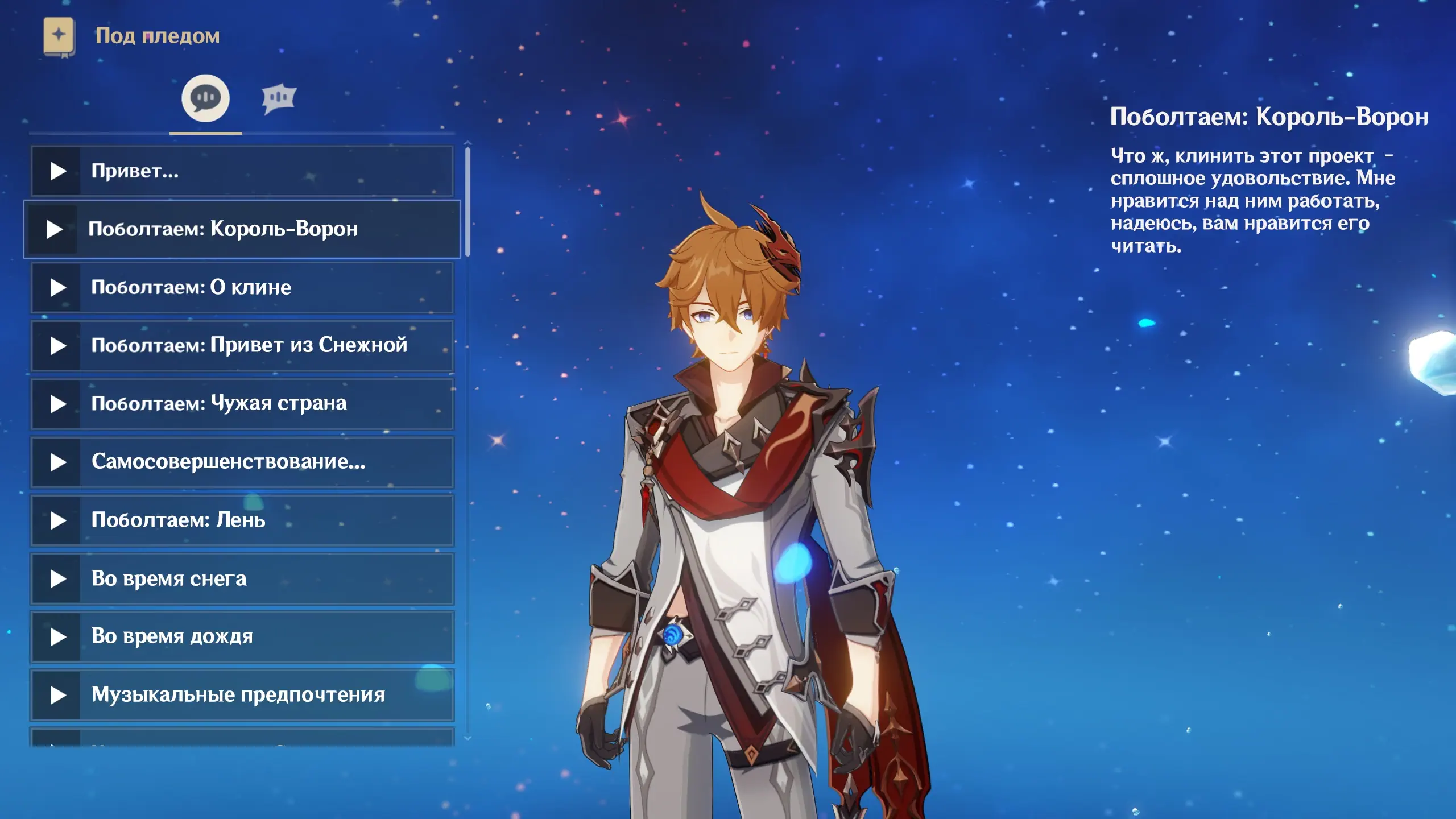Click the book icon beside "Под пледом"
Image resolution: width=1456 pixels, height=819 pixels.
pos(59,36)
